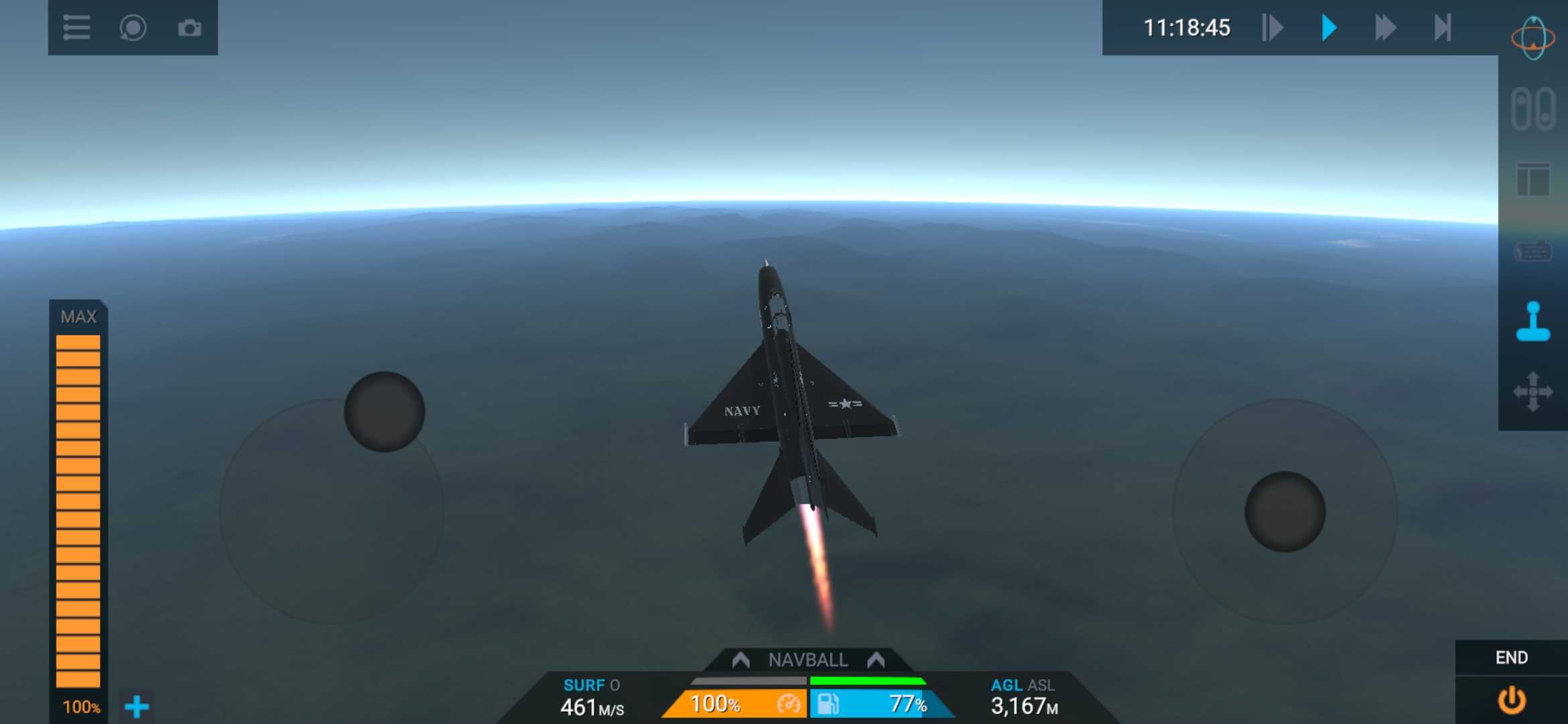Open the camera view mode button
This screenshot has height=724, width=1568.
coord(133,28)
